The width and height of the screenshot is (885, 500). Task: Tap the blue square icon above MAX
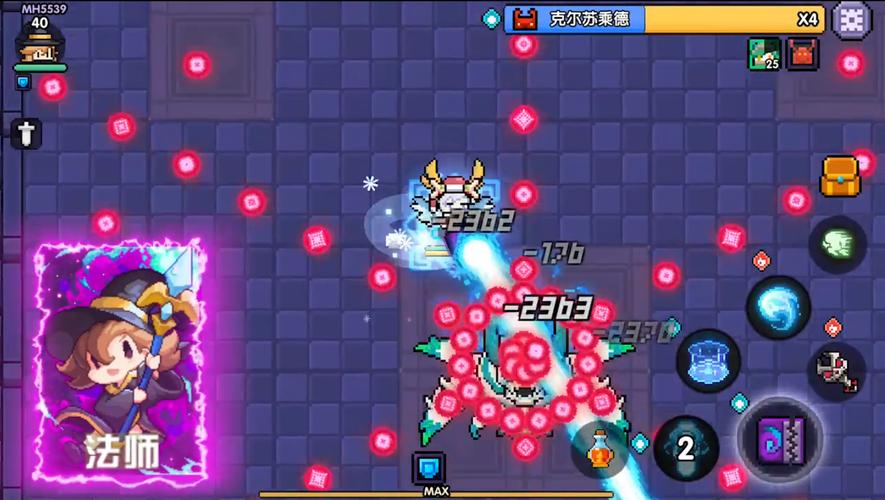coord(429,468)
